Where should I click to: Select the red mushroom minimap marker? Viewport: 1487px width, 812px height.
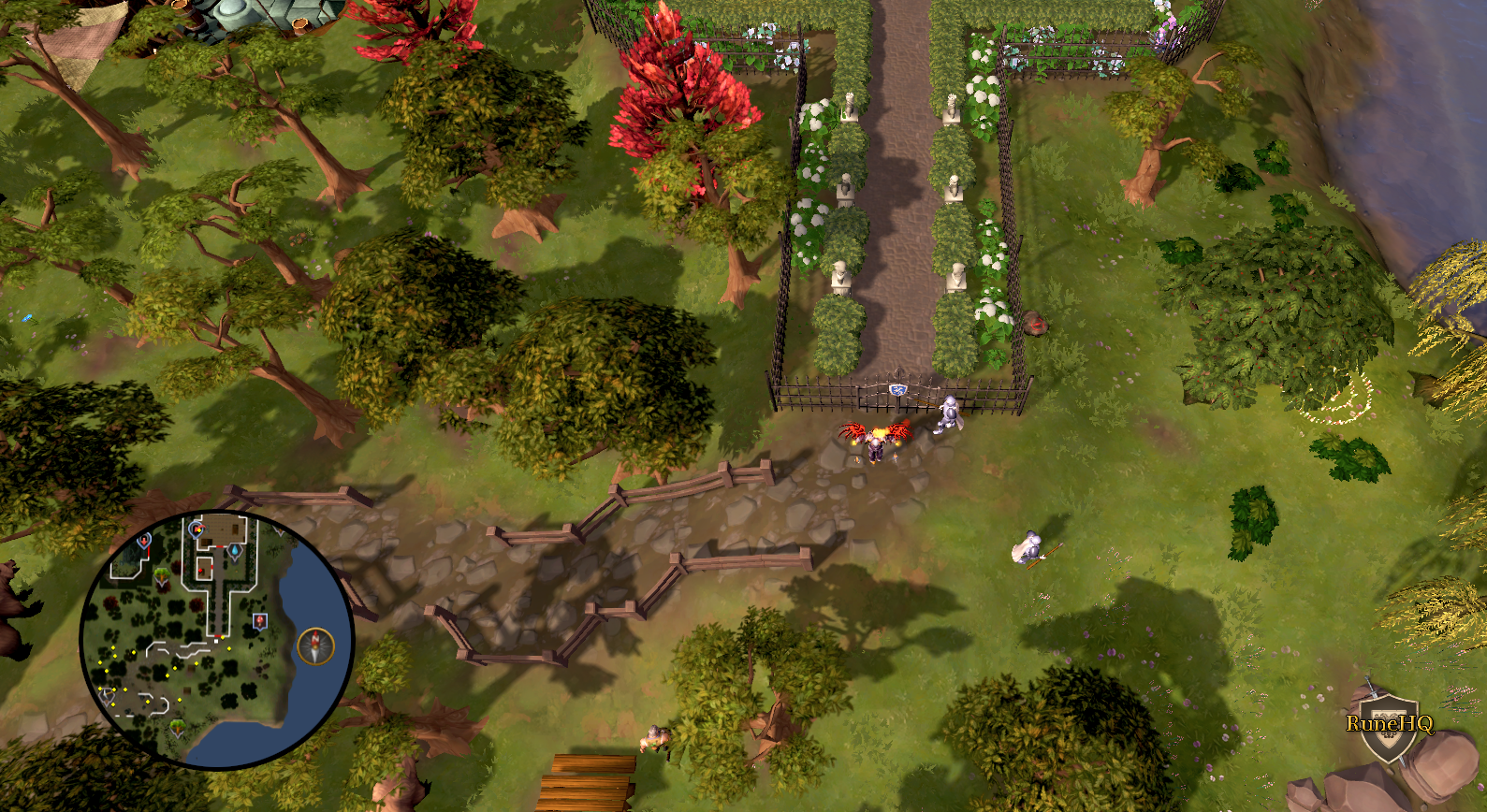[260, 621]
